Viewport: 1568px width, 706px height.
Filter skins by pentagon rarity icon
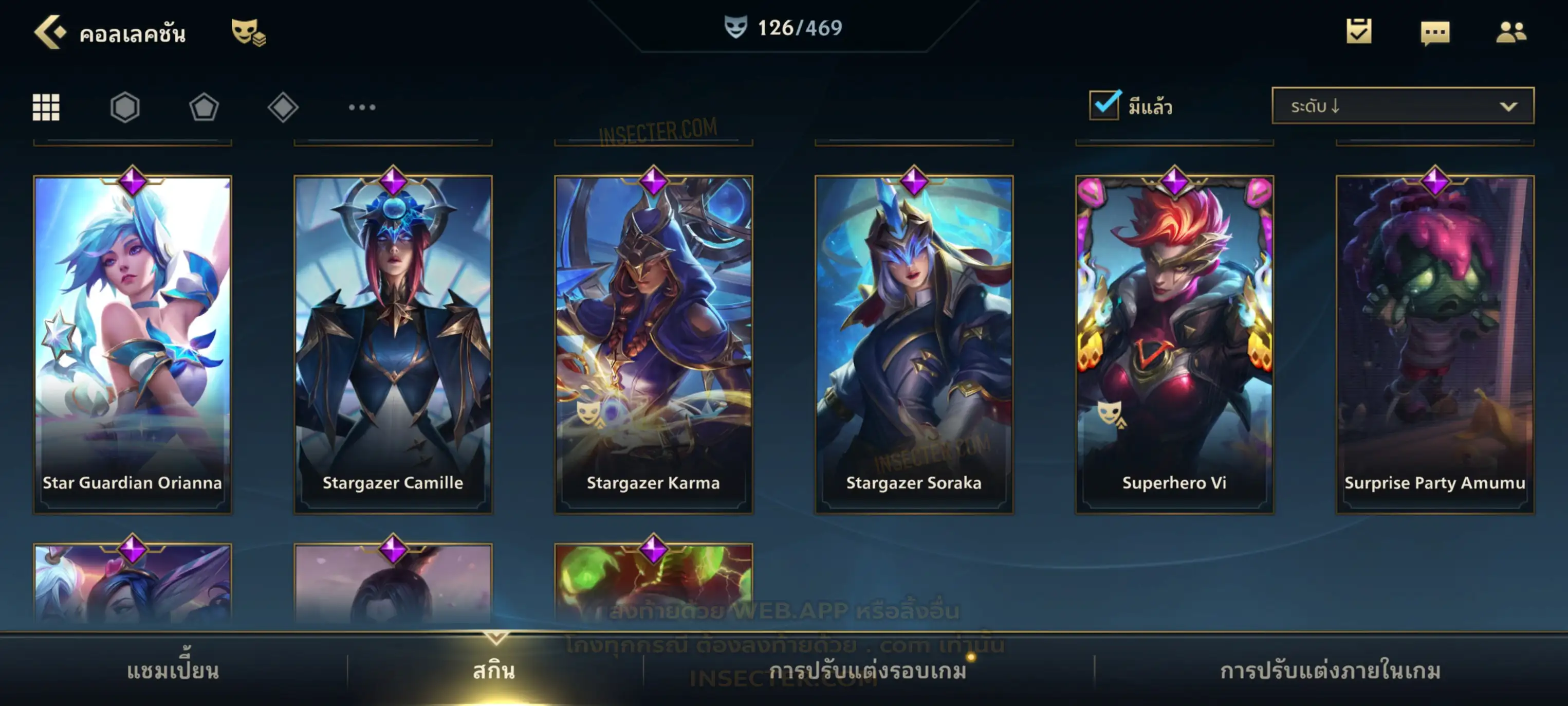click(x=204, y=107)
